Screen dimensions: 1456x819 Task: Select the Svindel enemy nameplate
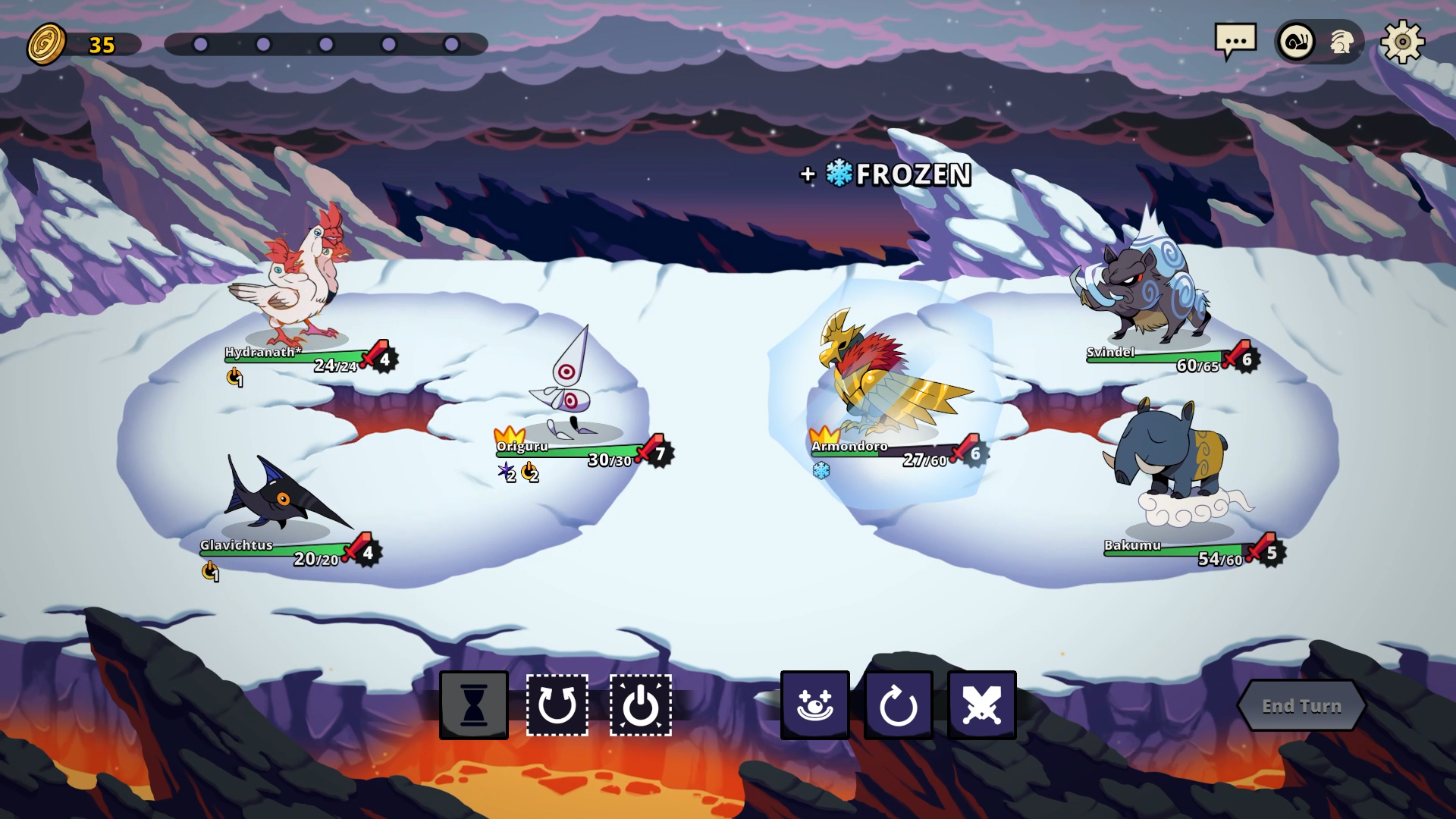click(x=1111, y=353)
